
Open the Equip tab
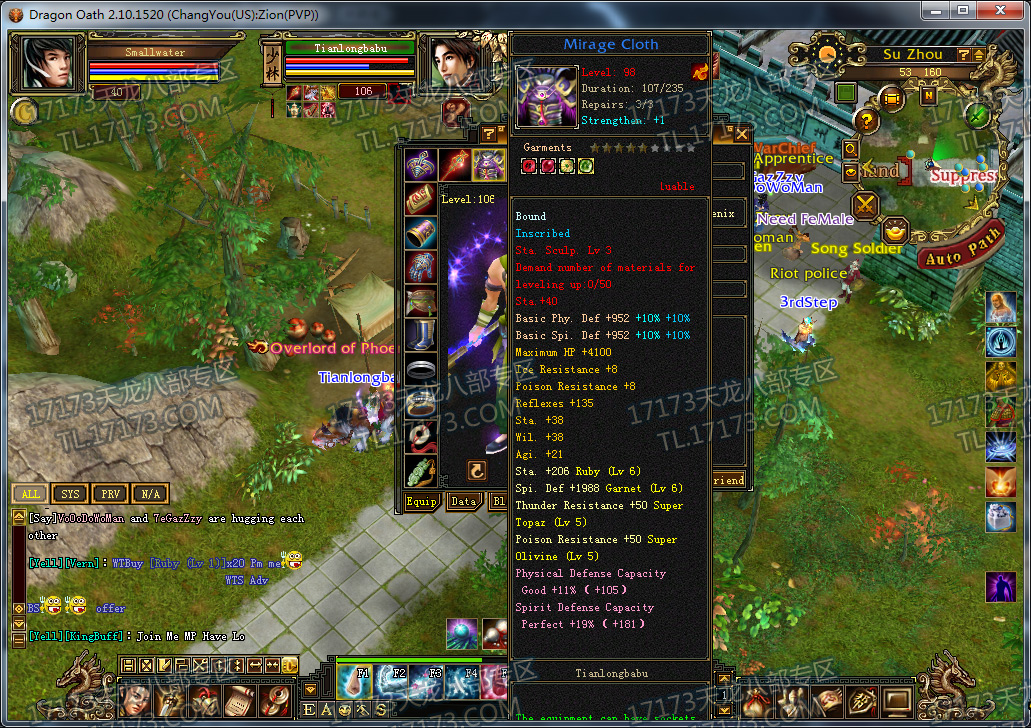point(421,502)
